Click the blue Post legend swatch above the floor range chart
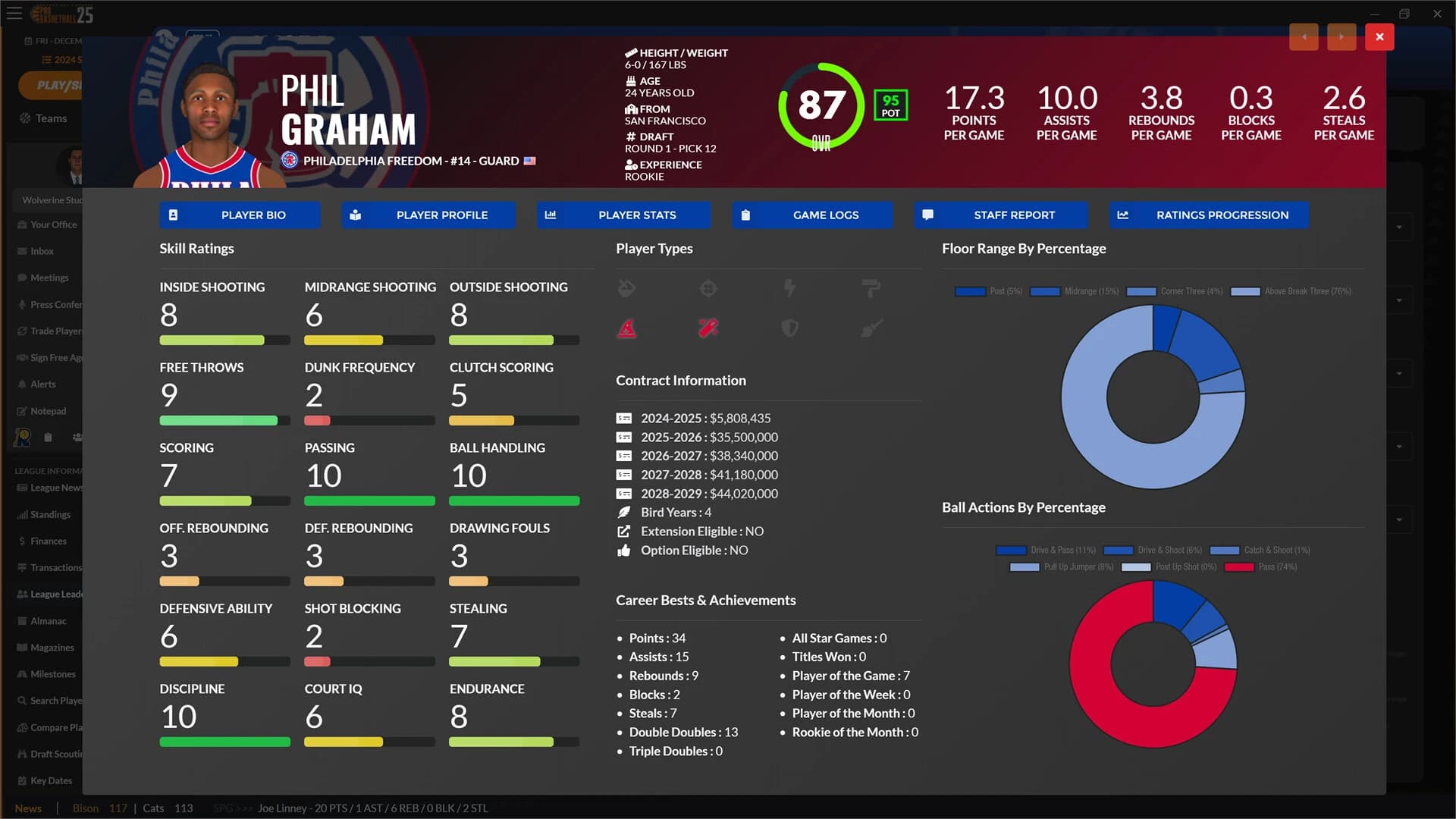The image size is (1456, 819). (970, 291)
